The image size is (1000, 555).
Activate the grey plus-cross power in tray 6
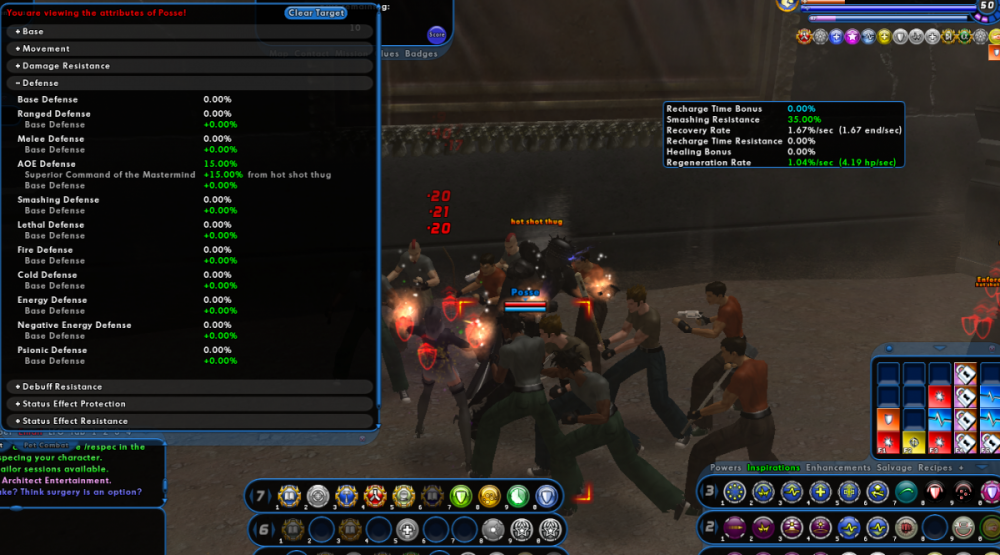406,530
